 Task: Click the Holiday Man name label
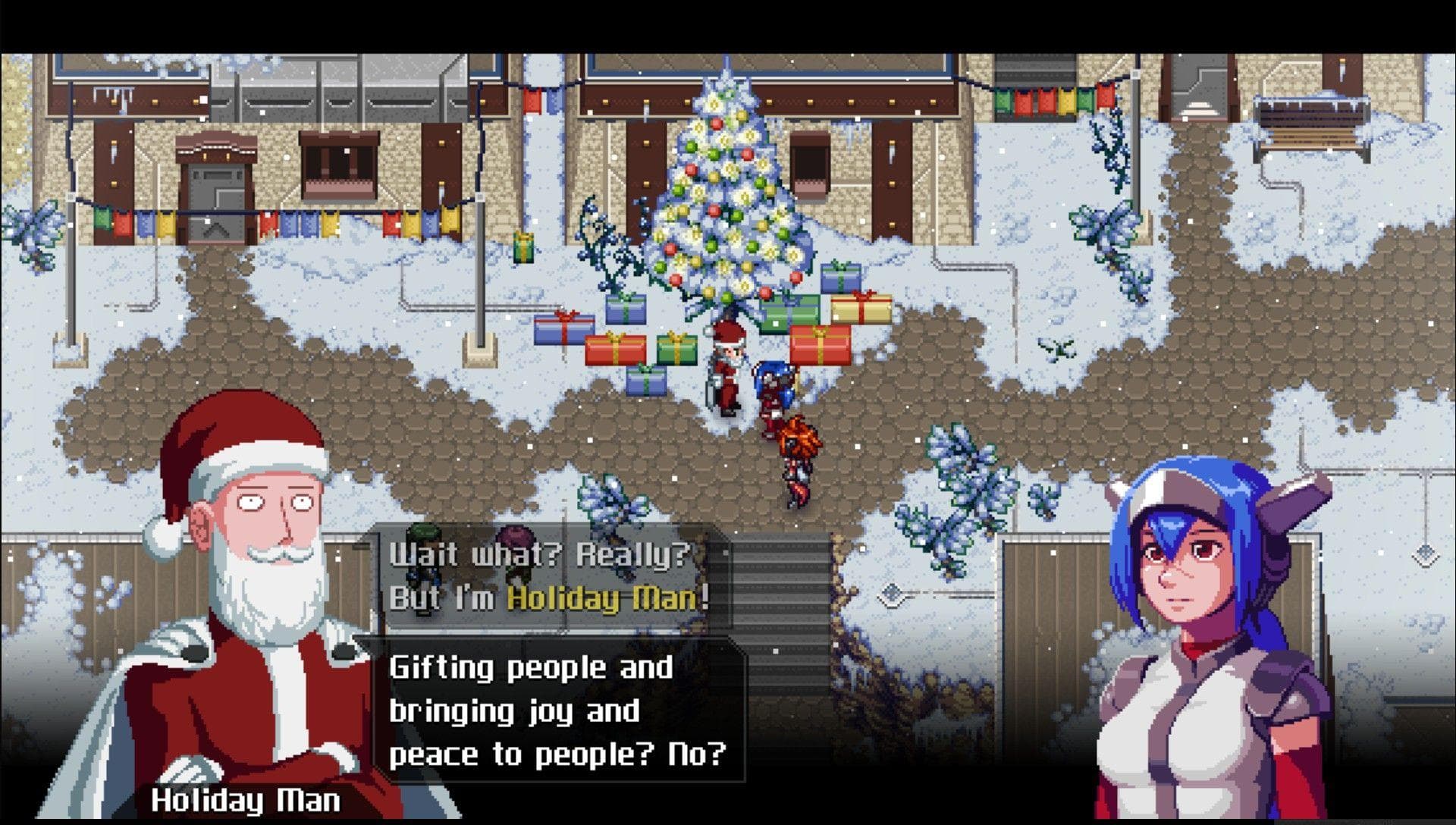(x=245, y=797)
